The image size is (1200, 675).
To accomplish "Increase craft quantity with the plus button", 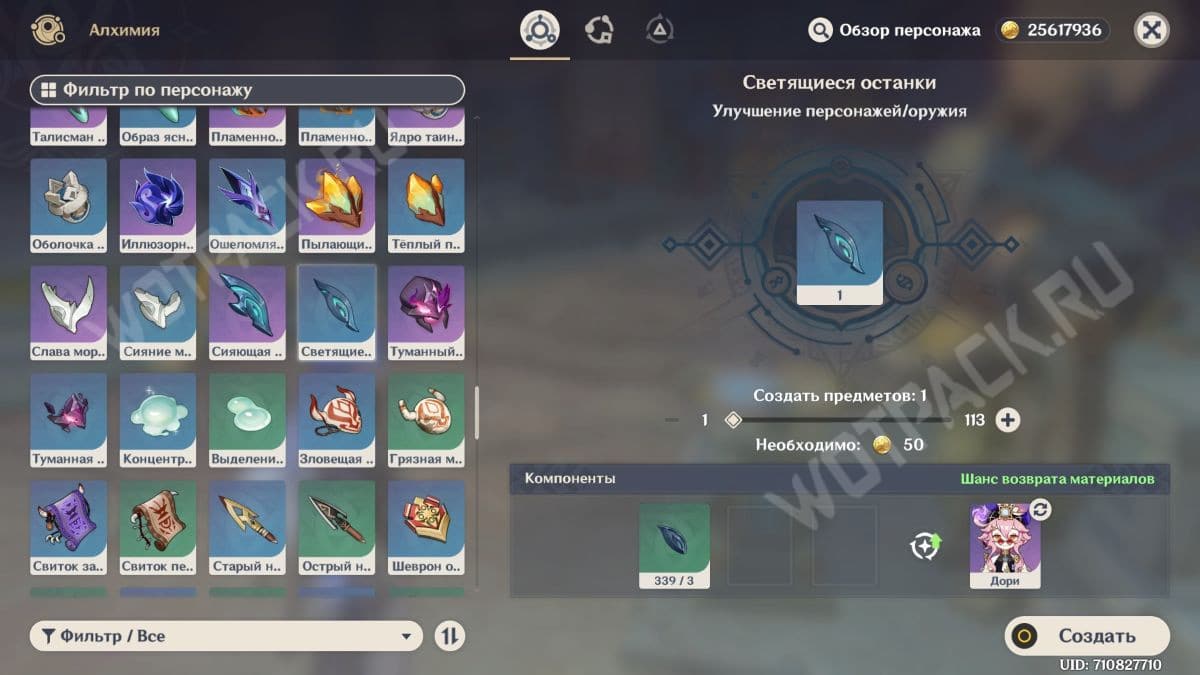I will click(1007, 420).
